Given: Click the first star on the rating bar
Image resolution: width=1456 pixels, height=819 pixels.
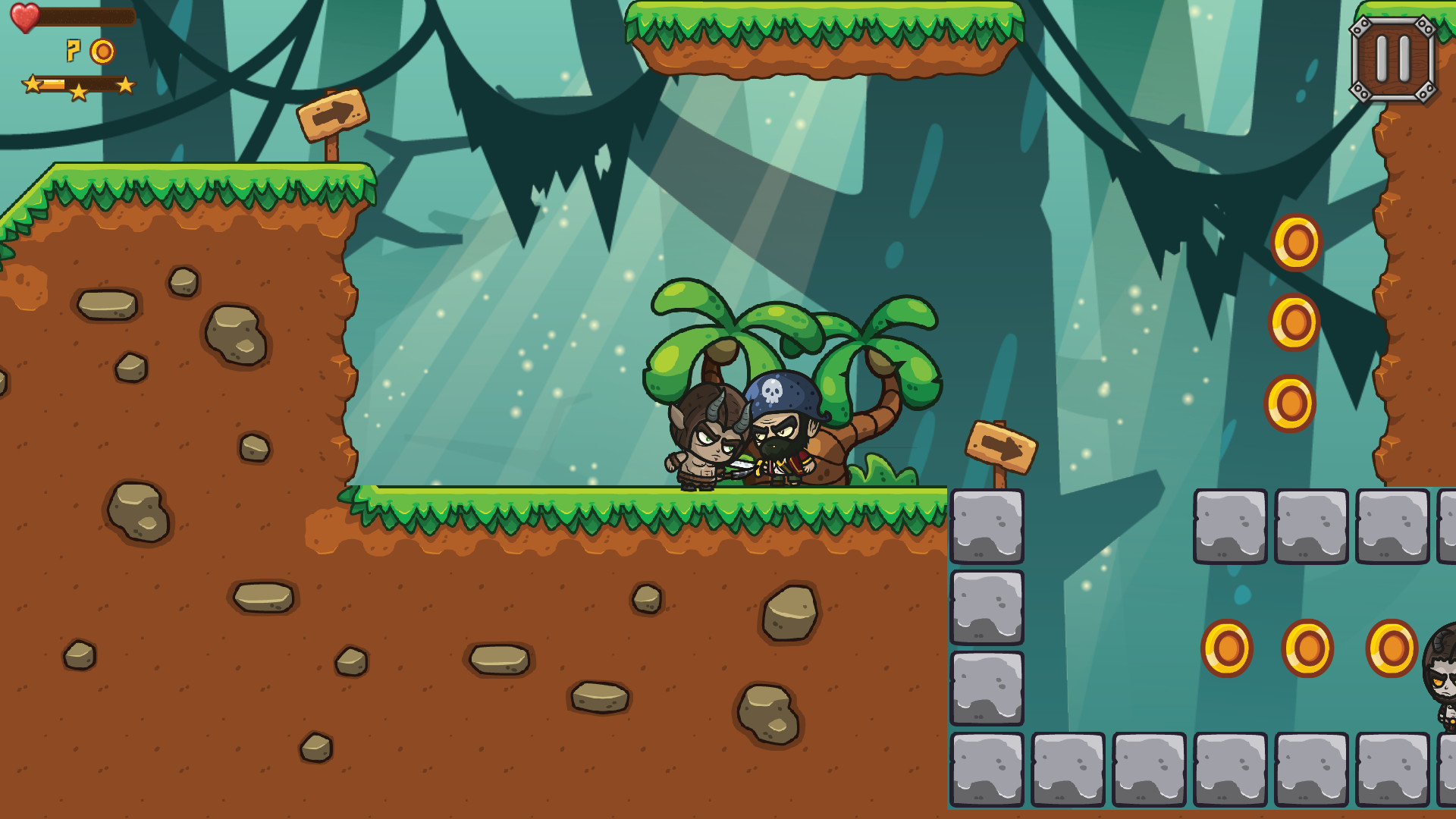Looking at the screenshot, I should point(32,85).
